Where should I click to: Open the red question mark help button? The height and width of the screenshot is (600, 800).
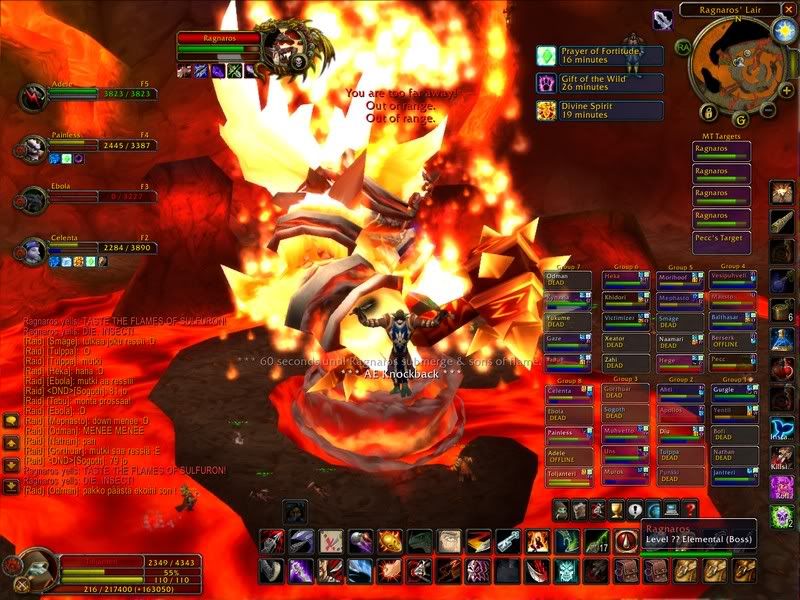(x=690, y=510)
